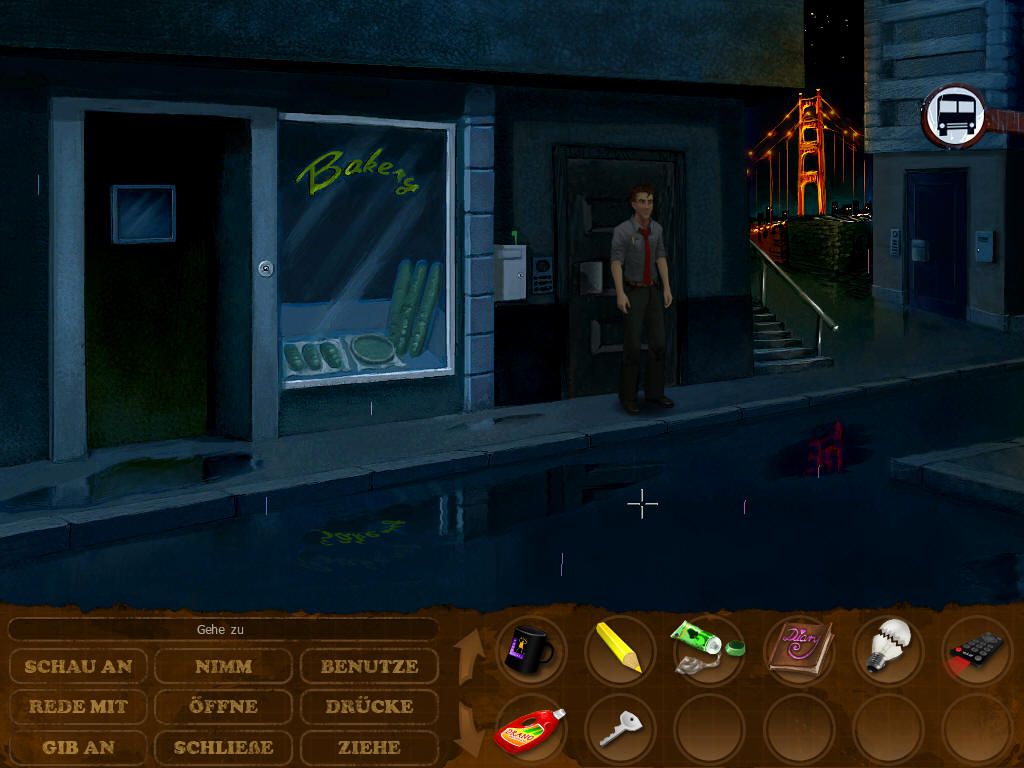1024x768 pixels.
Task: Choose the NIMM verb button
Action: (224, 666)
